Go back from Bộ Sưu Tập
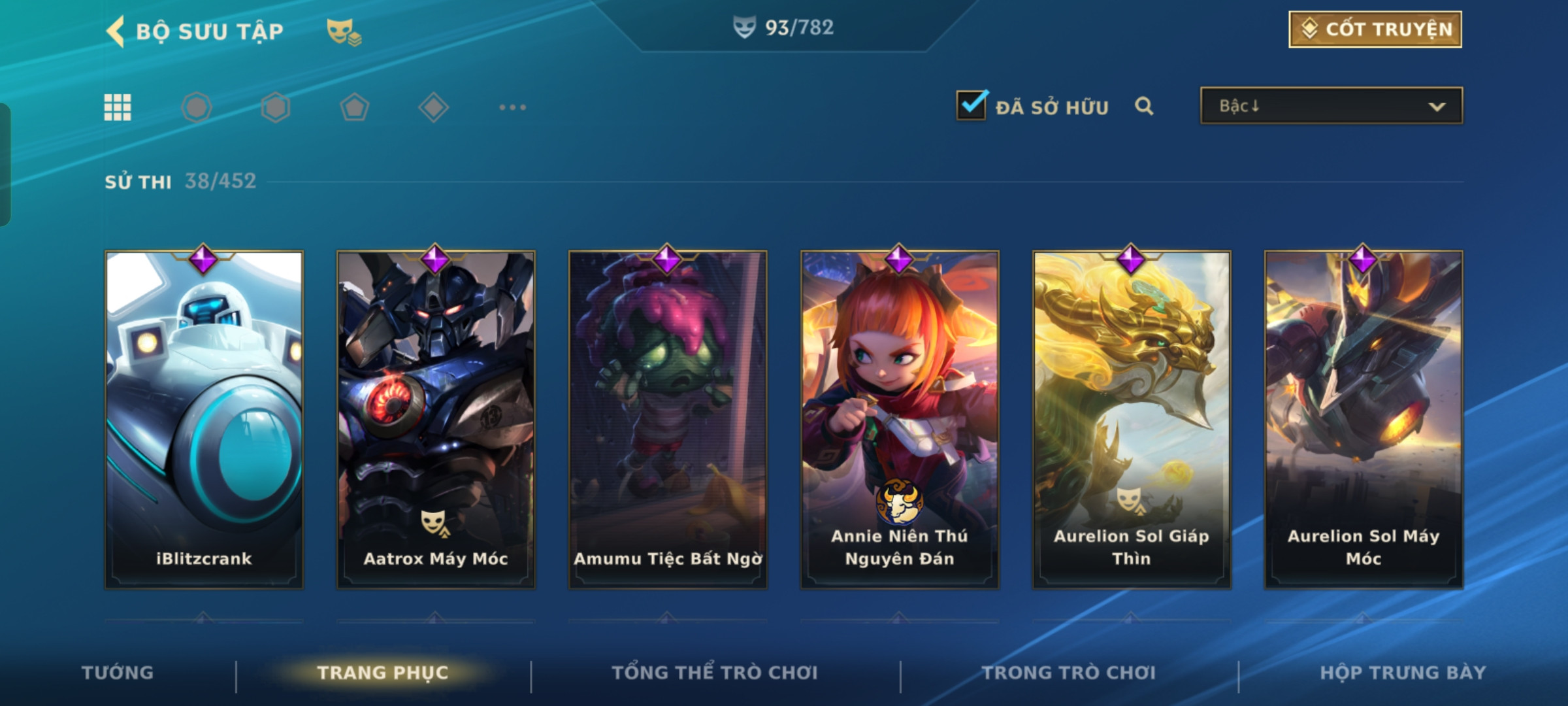The height and width of the screenshot is (706, 1568). pyautogui.click(x=116, y=31)
